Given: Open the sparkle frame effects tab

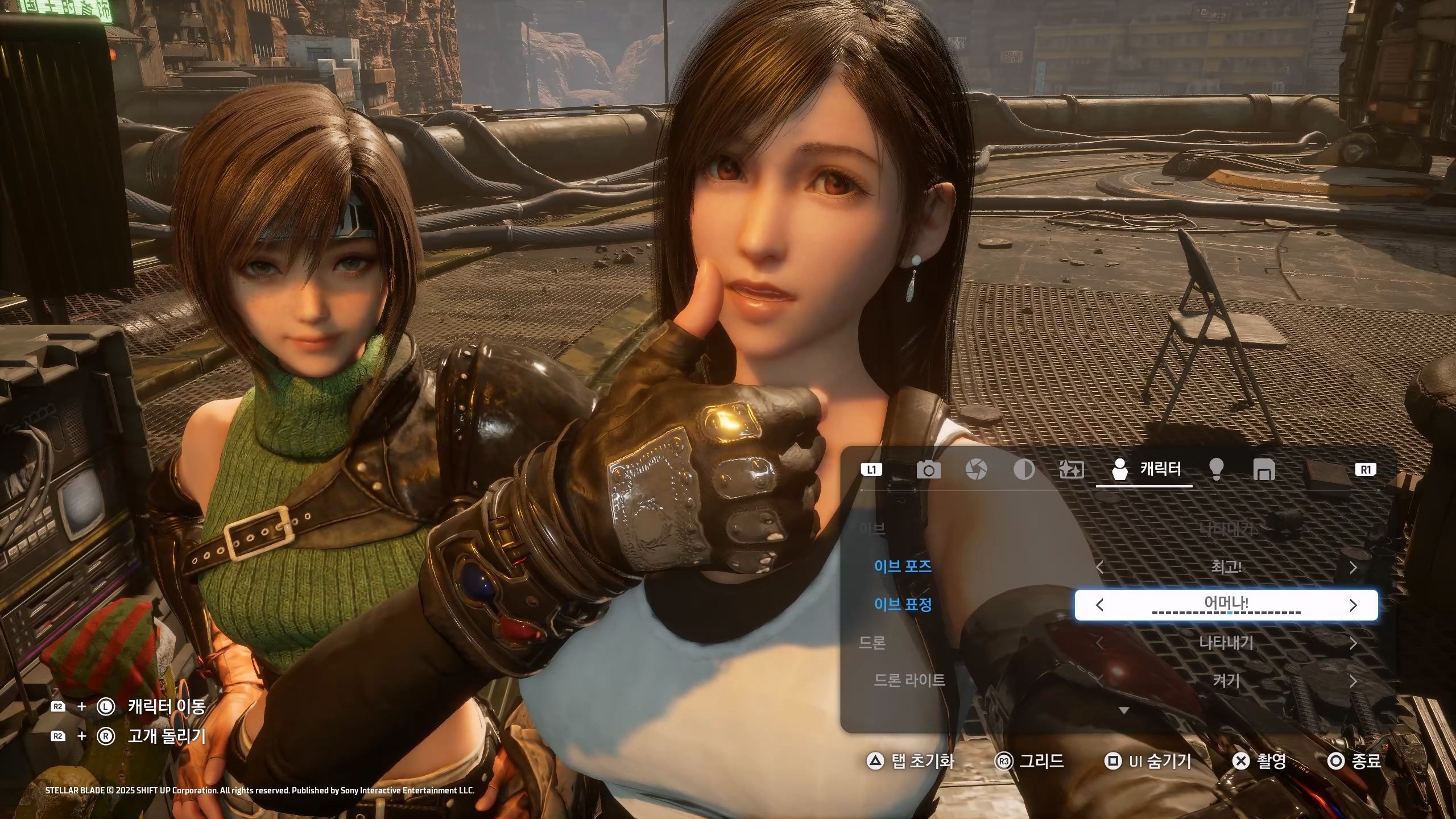Looking at the screenshot, I should pyautogui.click(x=1072, y=470).
